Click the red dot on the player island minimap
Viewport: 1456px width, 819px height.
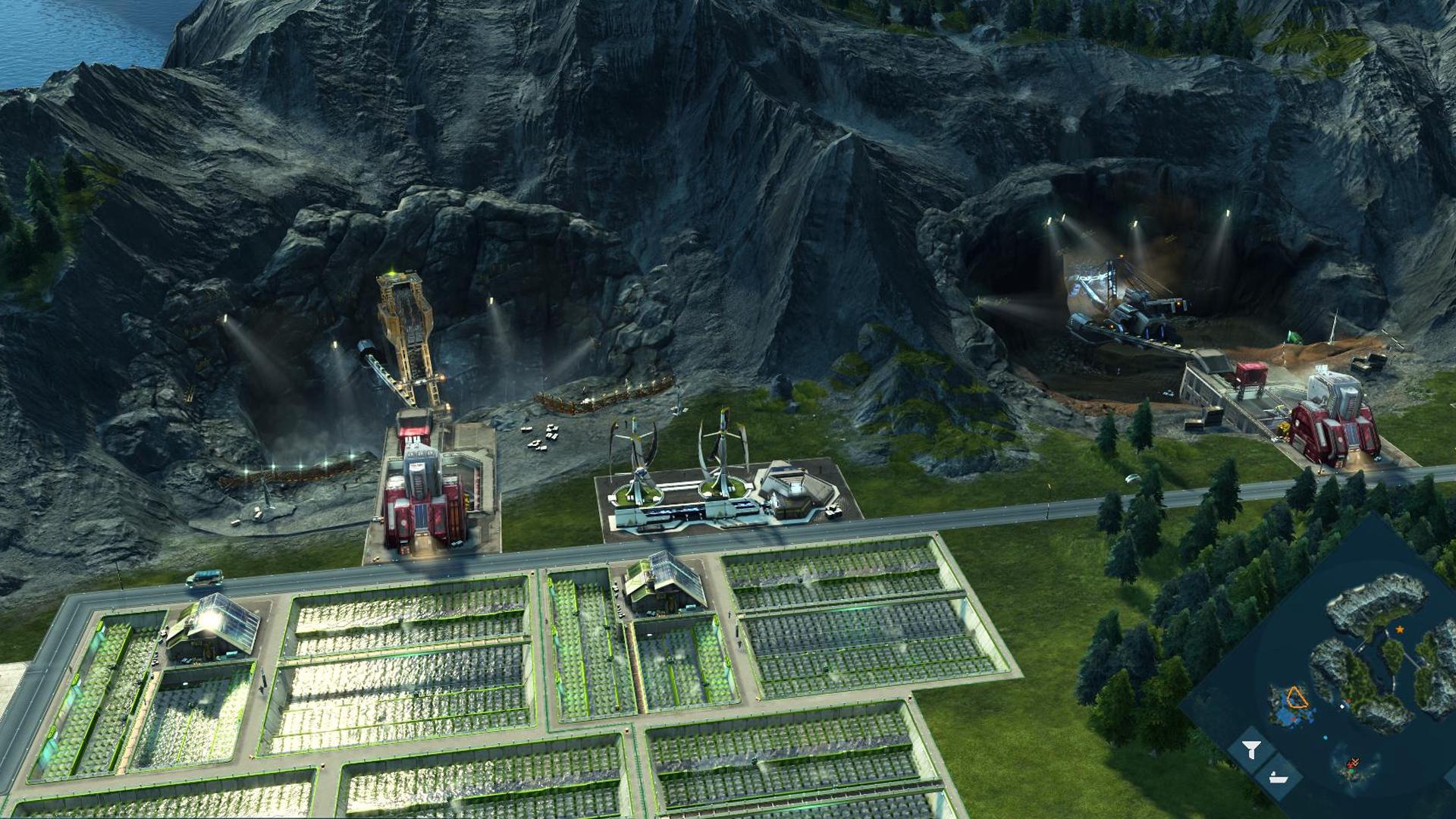(x=1294, y=719)
